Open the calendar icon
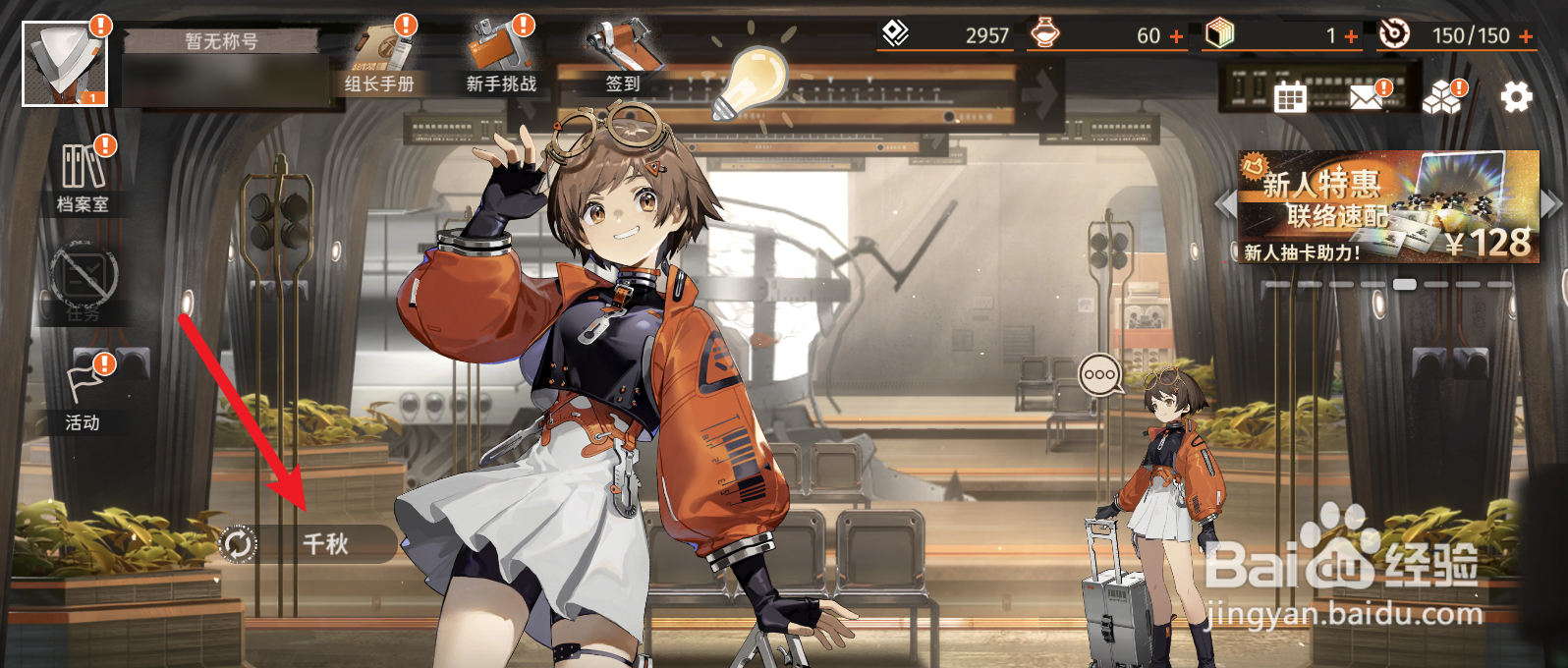This screenshot has height=668, width=1568. point(1290,97)
